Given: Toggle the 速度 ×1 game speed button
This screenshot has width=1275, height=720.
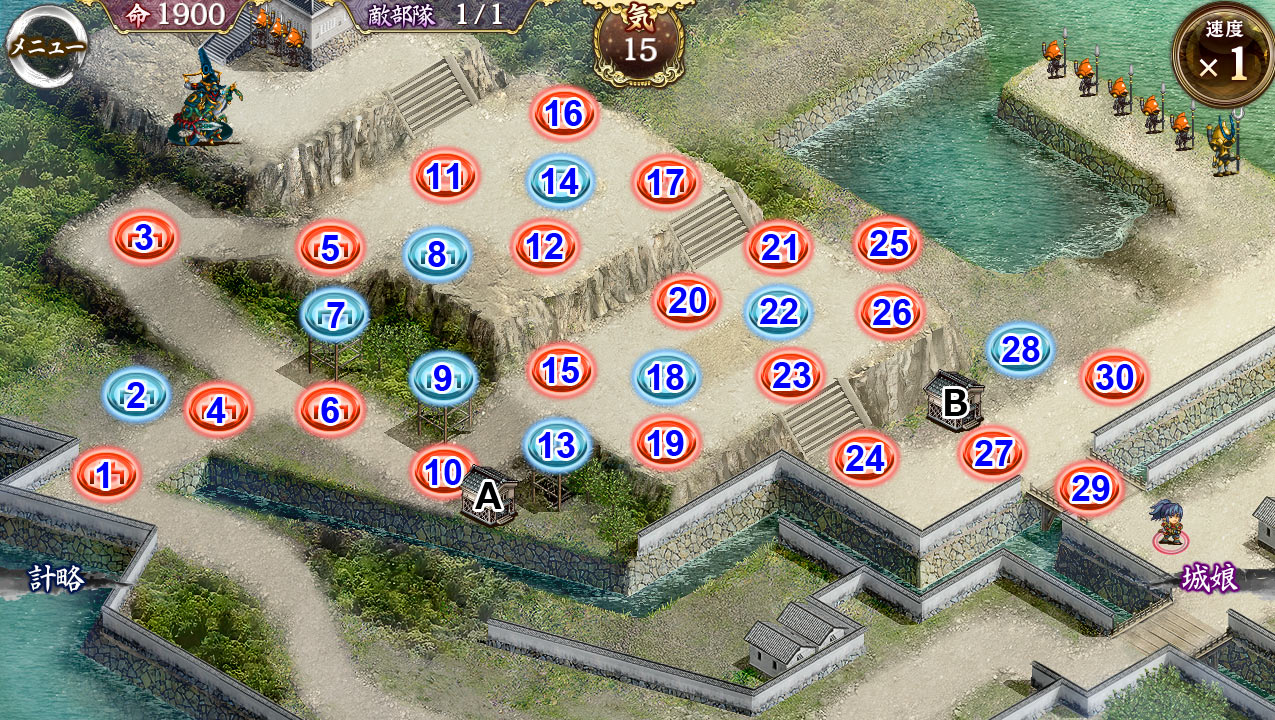Looking at the screenshot, I should point(1224,55).
